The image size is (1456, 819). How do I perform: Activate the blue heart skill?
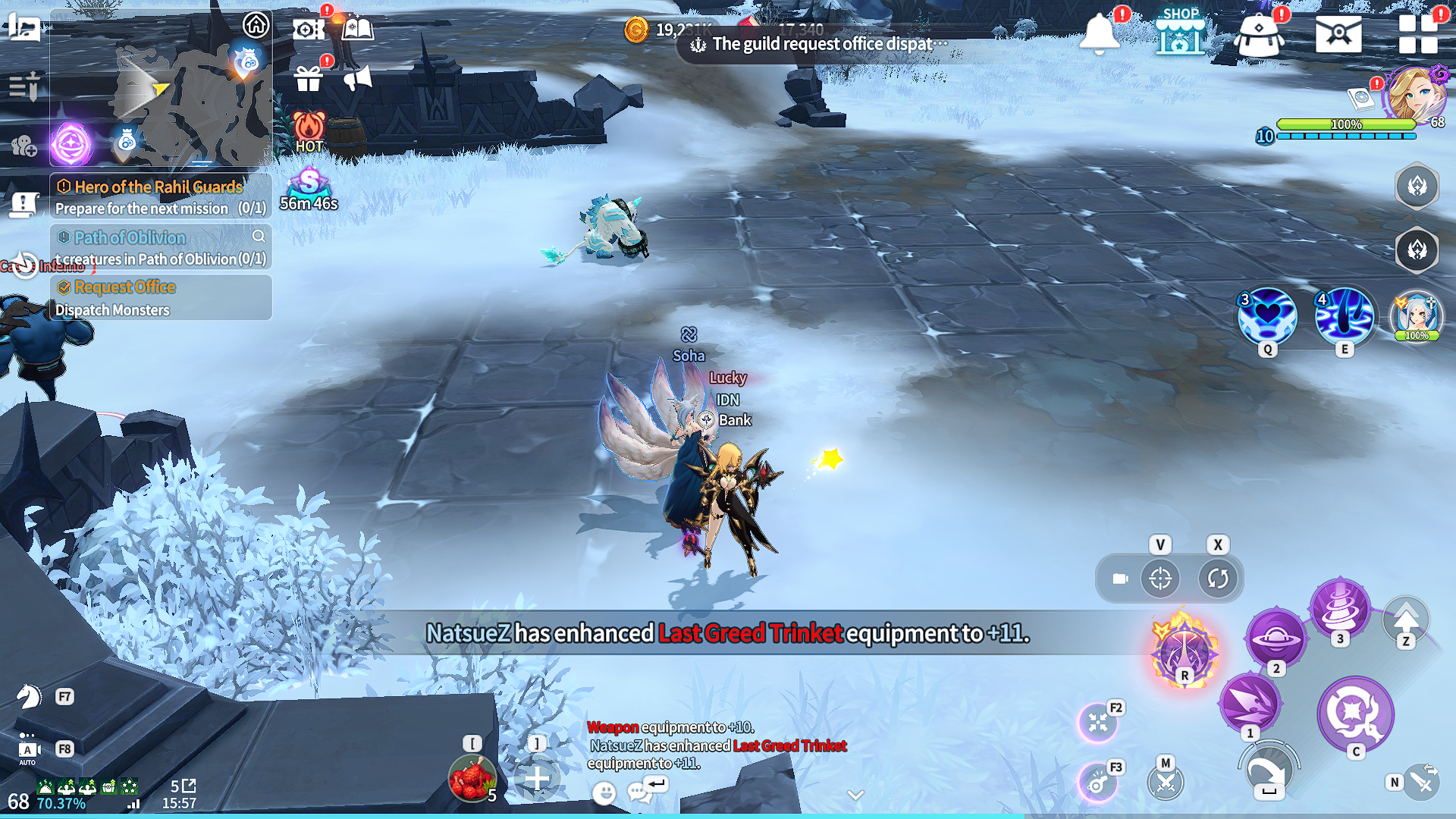click(1266, 317)
